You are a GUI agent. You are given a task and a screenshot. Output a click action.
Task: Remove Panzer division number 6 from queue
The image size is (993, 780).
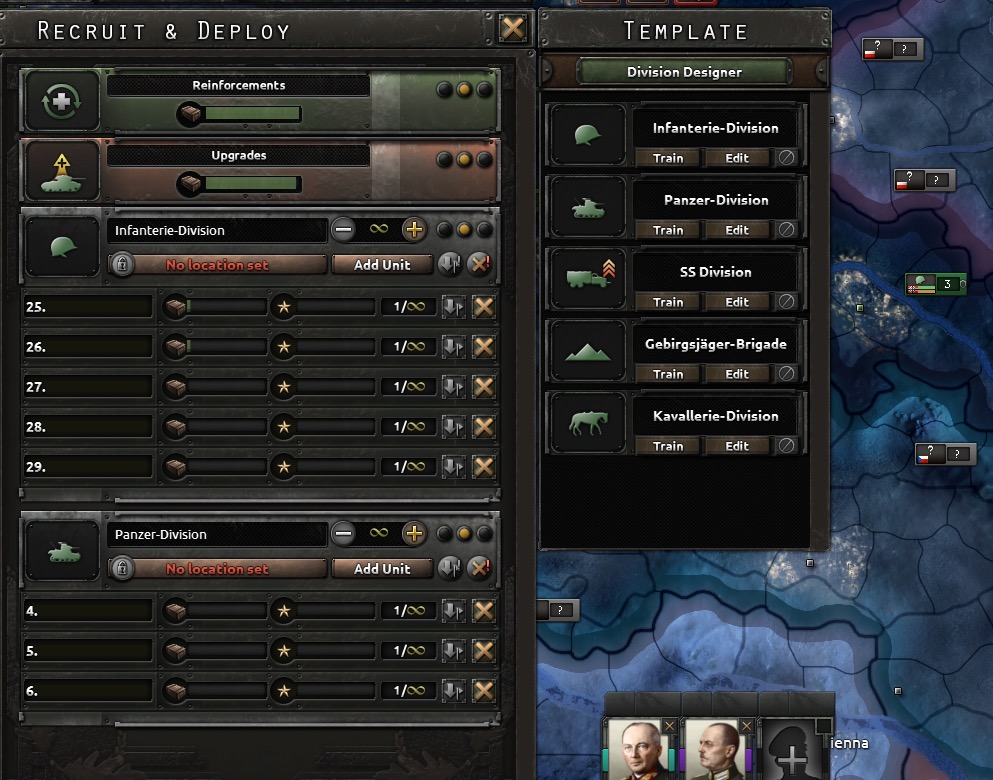click(x=484, y=691)
